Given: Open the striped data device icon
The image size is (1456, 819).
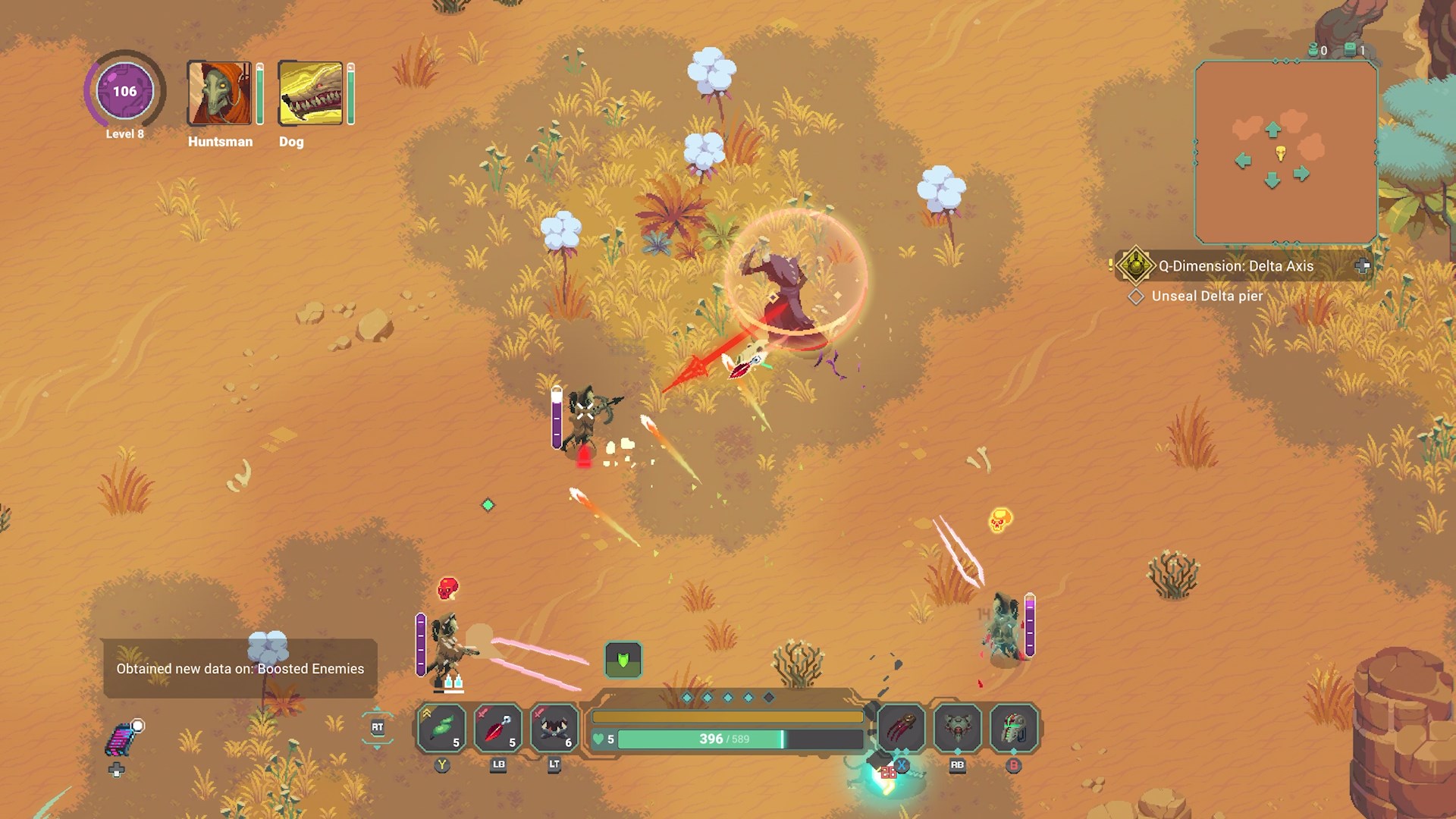Looking at the screenshot, I should click(x=121, y=739).
